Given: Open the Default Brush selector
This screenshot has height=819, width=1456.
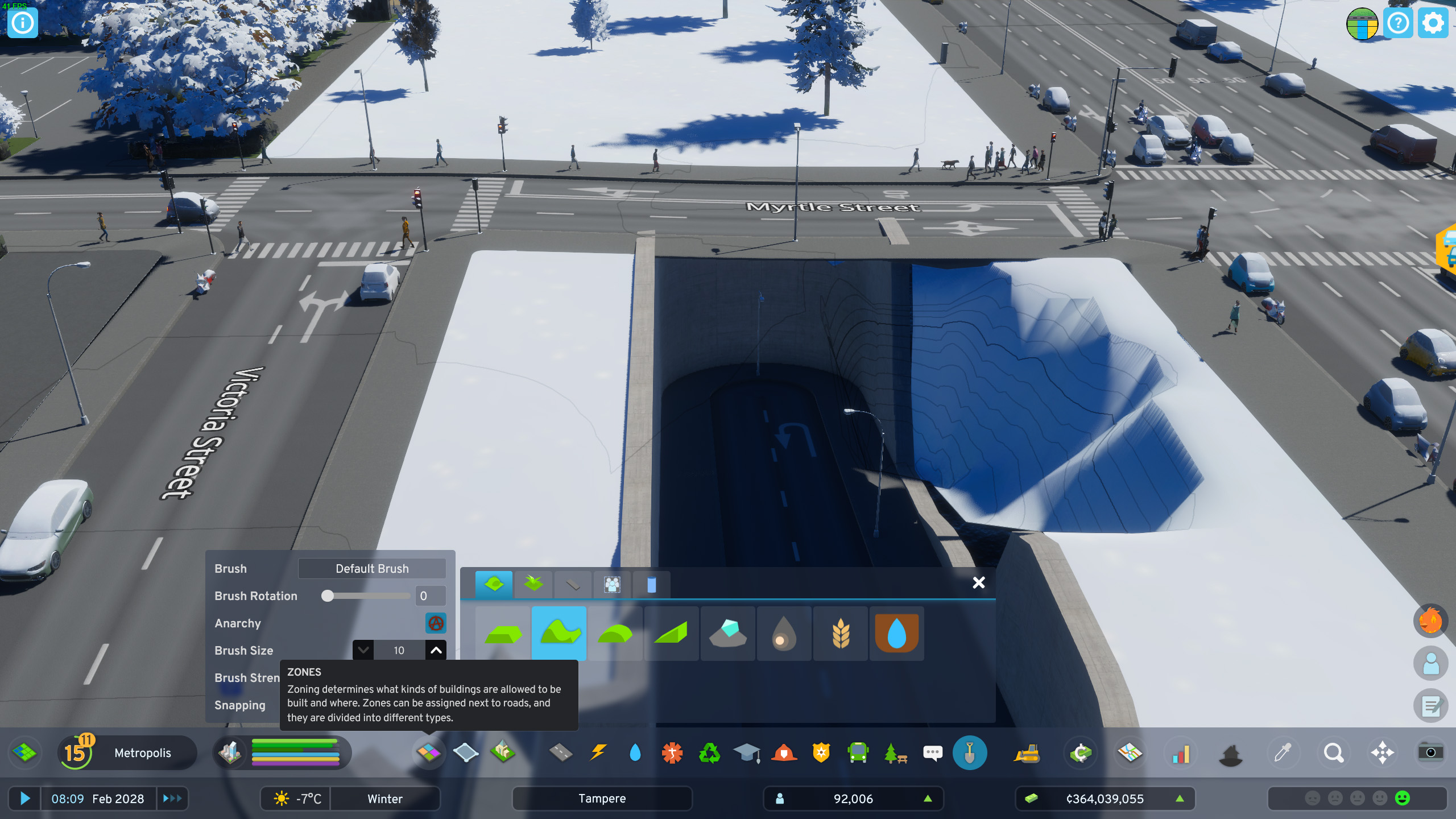Looking at the screenshot, I should pyautogui.click(x=371, y=568).
